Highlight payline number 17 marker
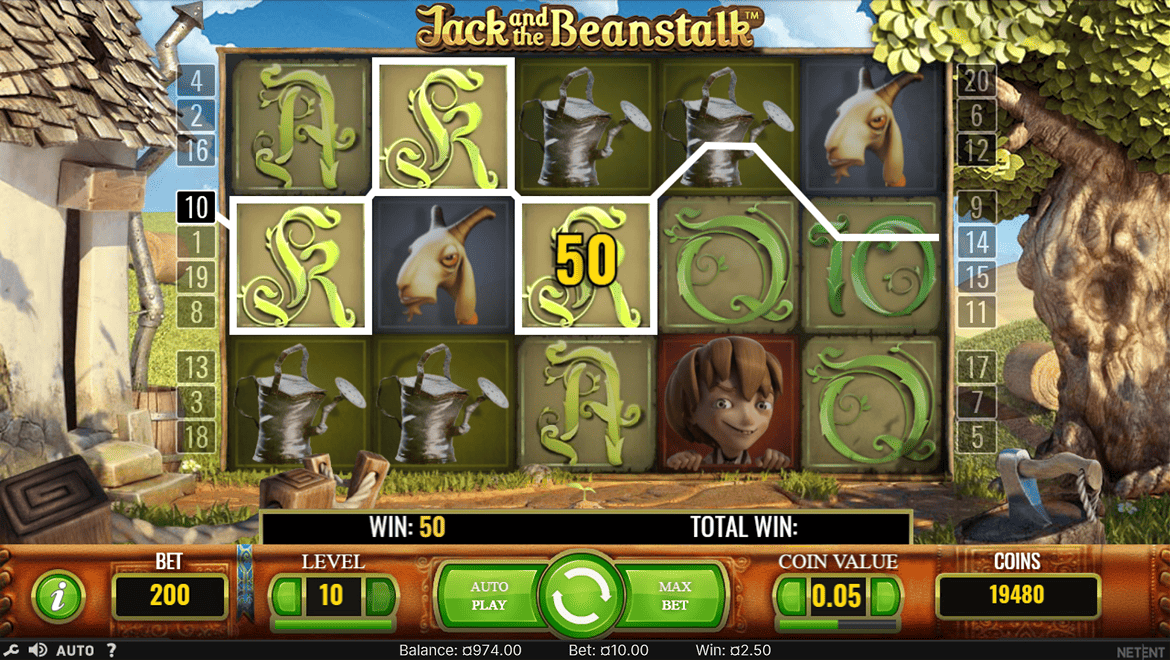The height and width of the screenshot is (660, 1170). [976, 367]
